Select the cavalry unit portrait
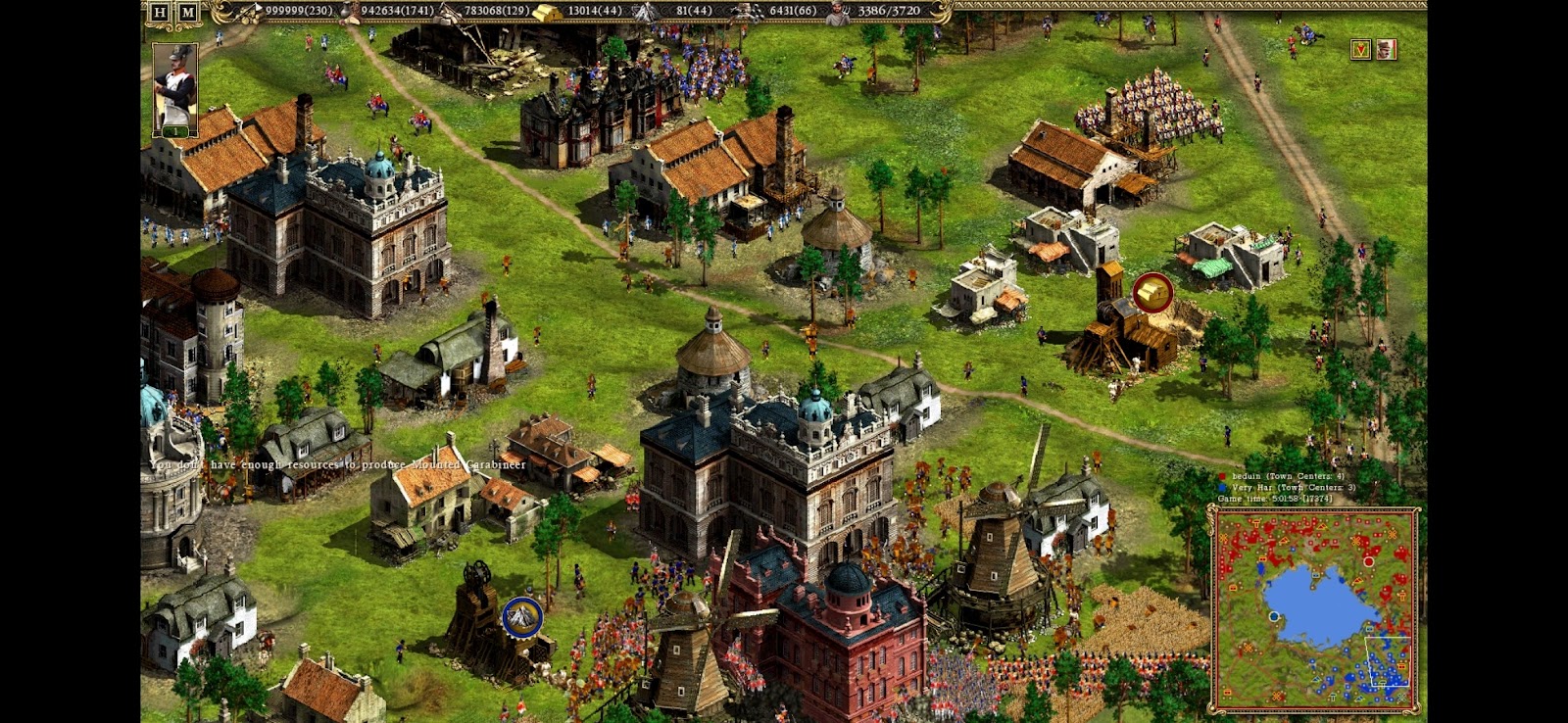 (175, 89)
